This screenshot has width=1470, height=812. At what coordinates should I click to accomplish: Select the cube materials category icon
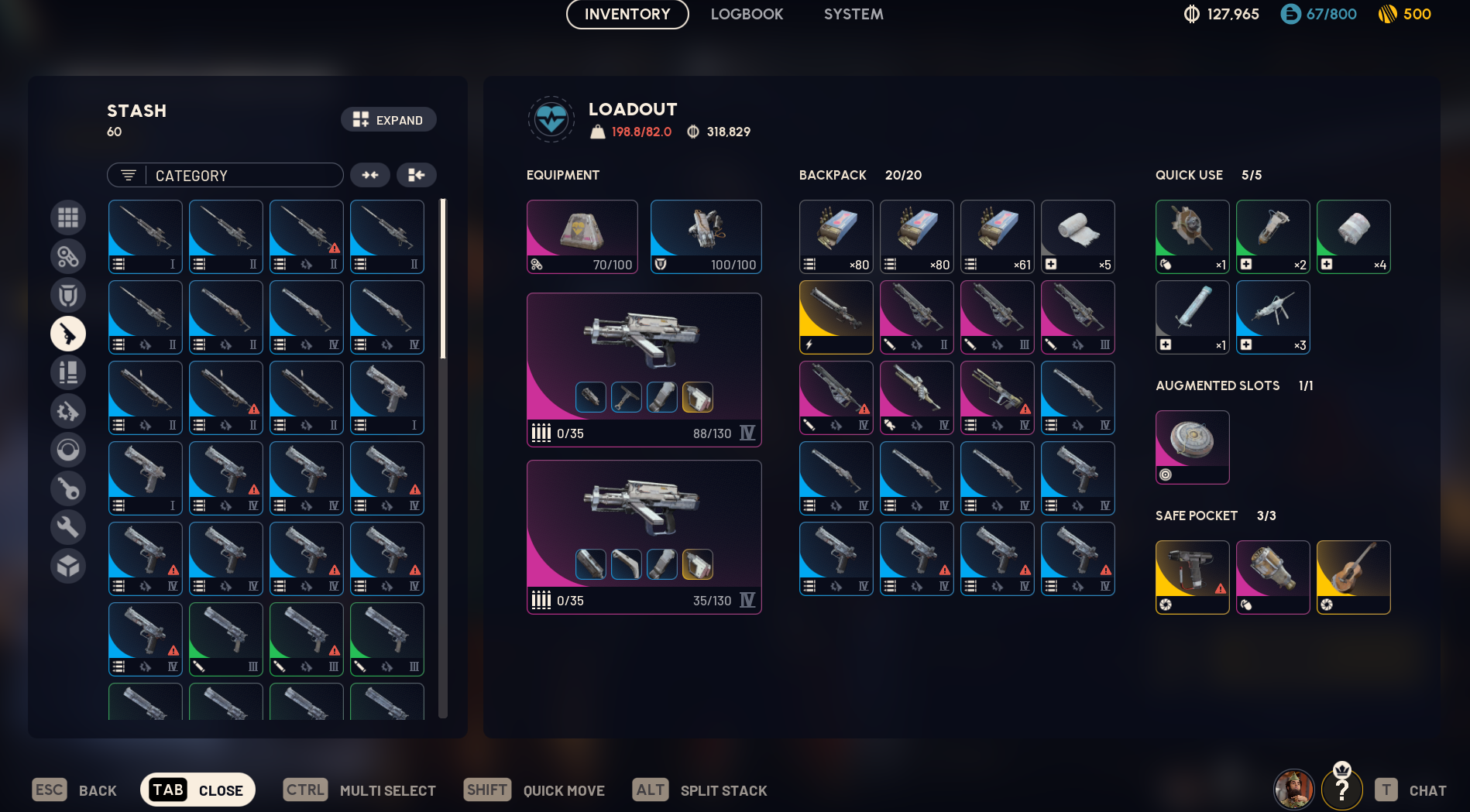[68, 566]
